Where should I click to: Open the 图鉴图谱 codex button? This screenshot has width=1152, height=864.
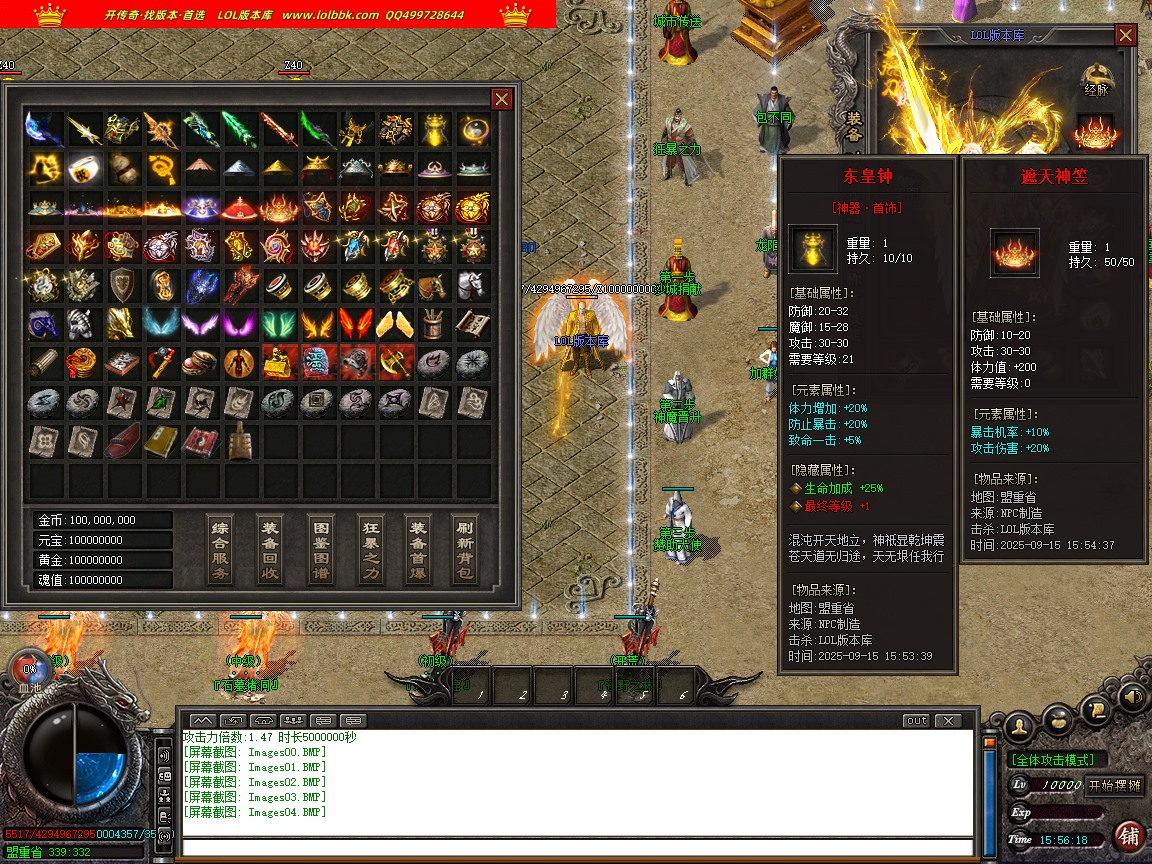point(321,549)
